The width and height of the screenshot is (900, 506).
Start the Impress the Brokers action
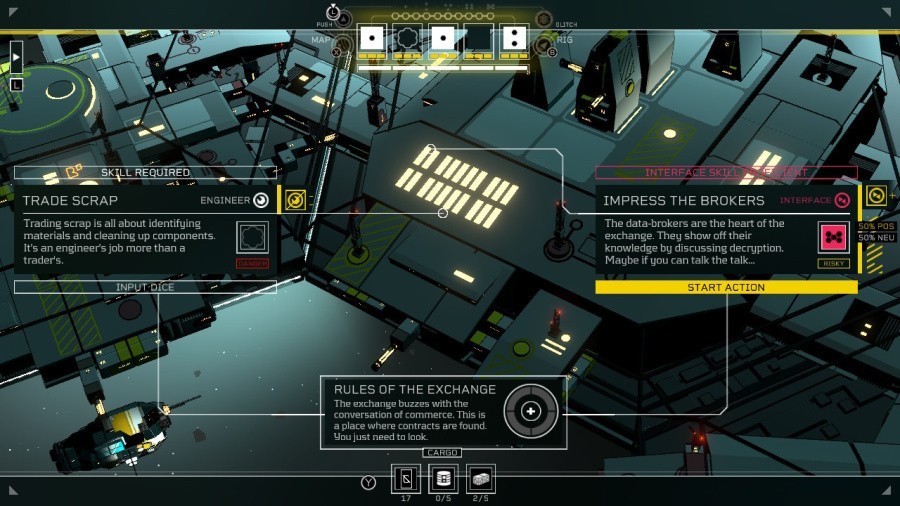(x=726, y=287)
